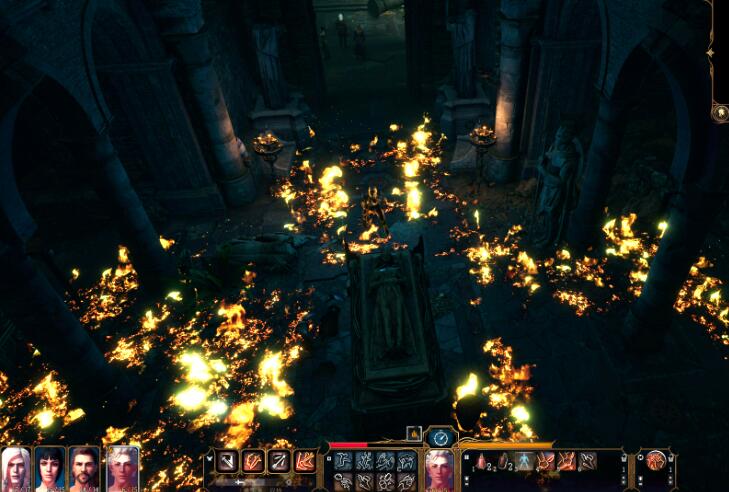Select the white-haired party member portrait
Screen dimensions: 729x492
15,467
